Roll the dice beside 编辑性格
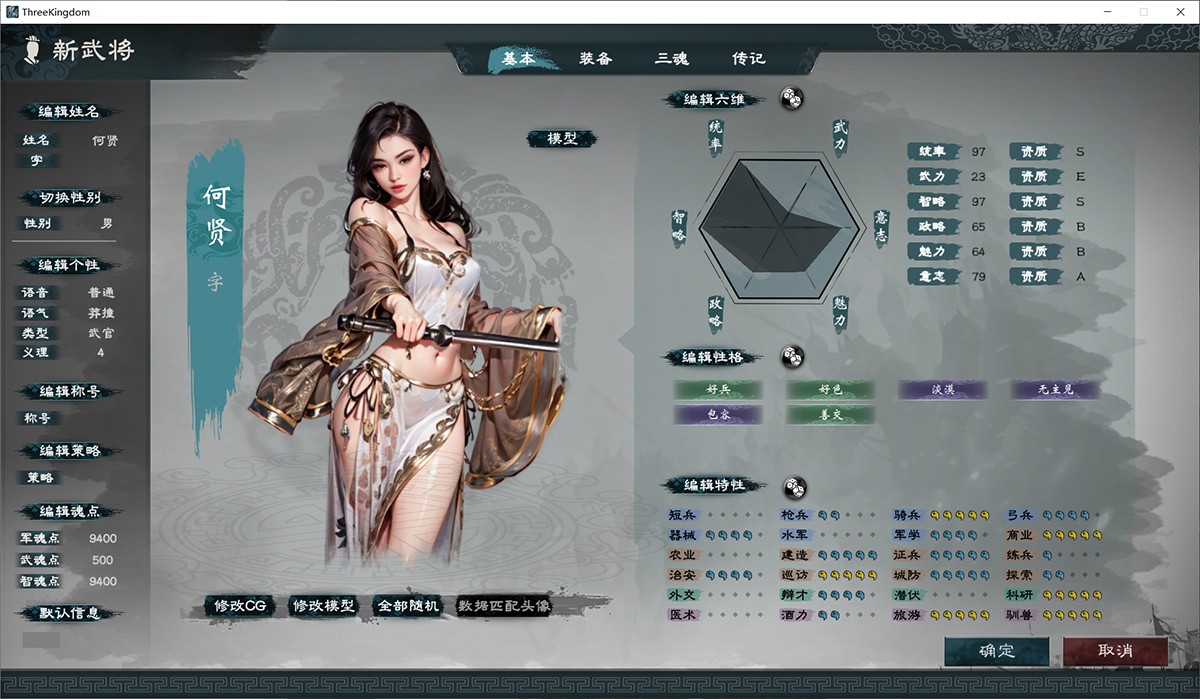This screenshot has height=699, width=1200. pyautogui.click(x=792, y=357)
